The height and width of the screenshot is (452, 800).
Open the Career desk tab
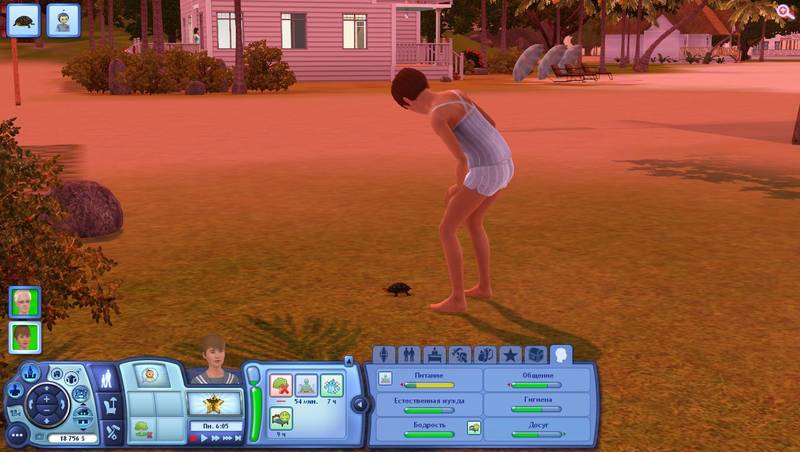point(434,355)
